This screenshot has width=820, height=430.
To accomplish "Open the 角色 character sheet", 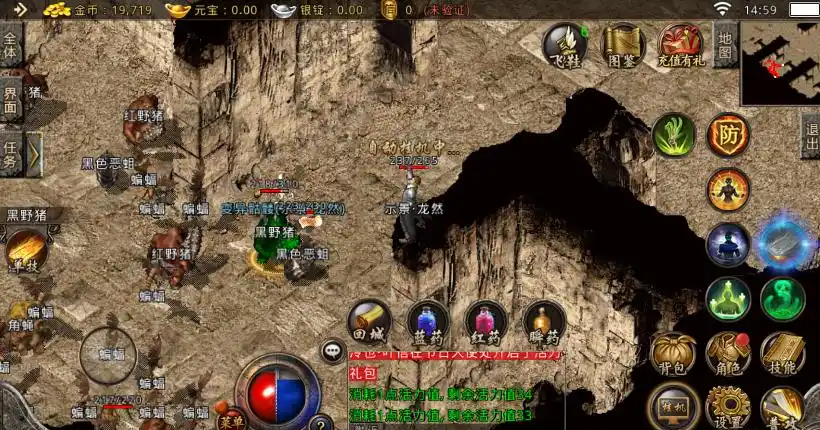I will click(727, 354).
